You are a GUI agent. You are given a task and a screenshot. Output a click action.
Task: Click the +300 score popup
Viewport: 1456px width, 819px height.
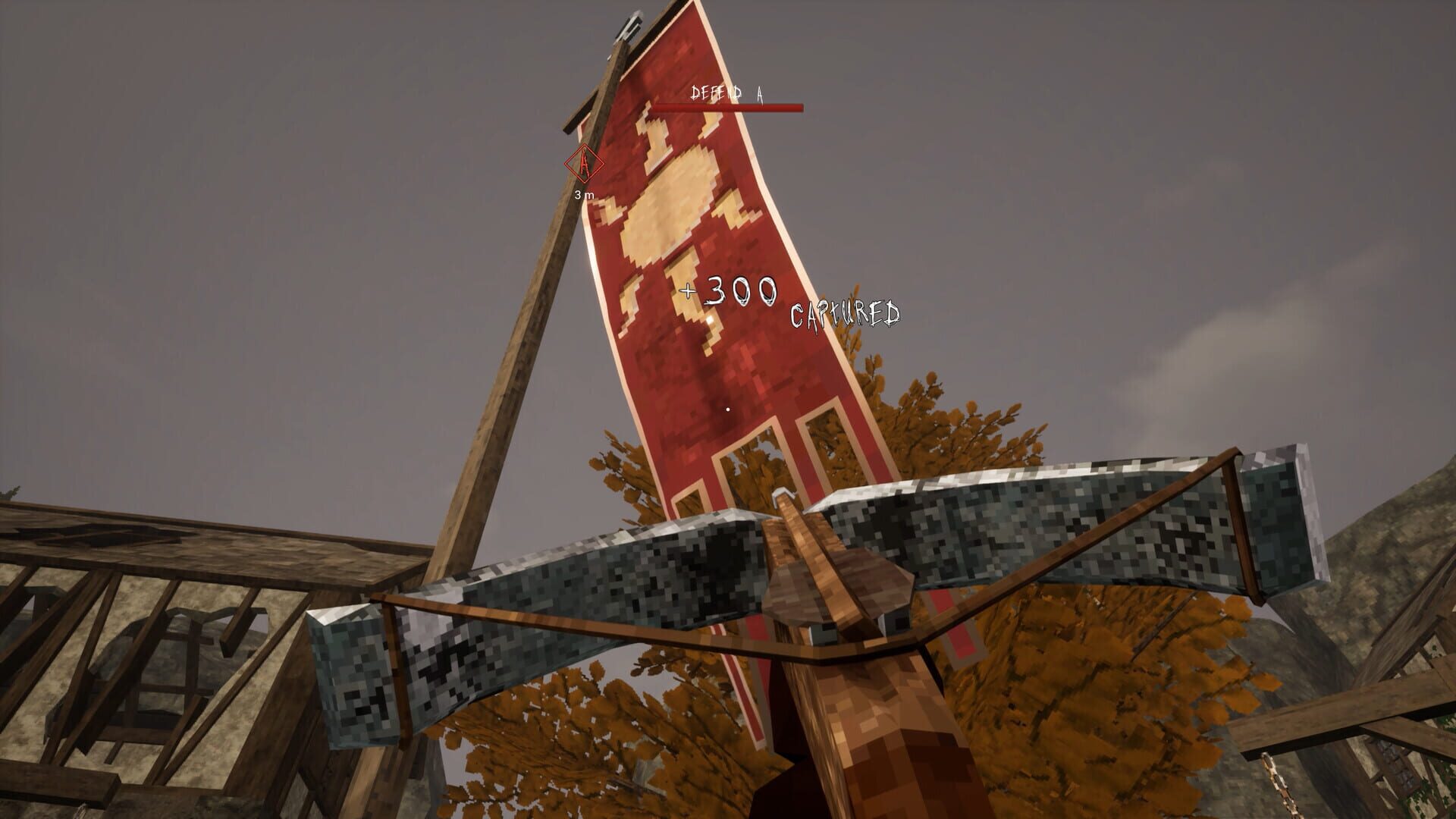(x=730, y=290)
